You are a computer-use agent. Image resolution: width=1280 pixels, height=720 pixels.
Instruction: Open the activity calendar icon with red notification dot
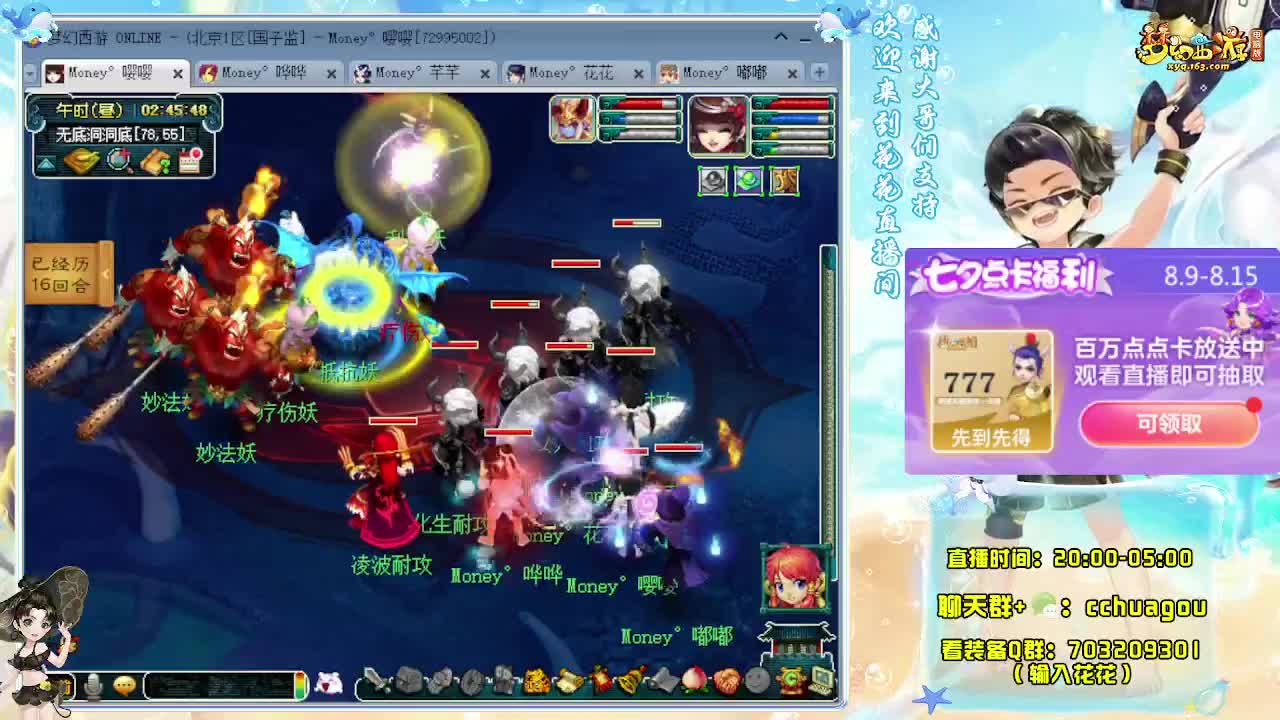pos(189,160)
